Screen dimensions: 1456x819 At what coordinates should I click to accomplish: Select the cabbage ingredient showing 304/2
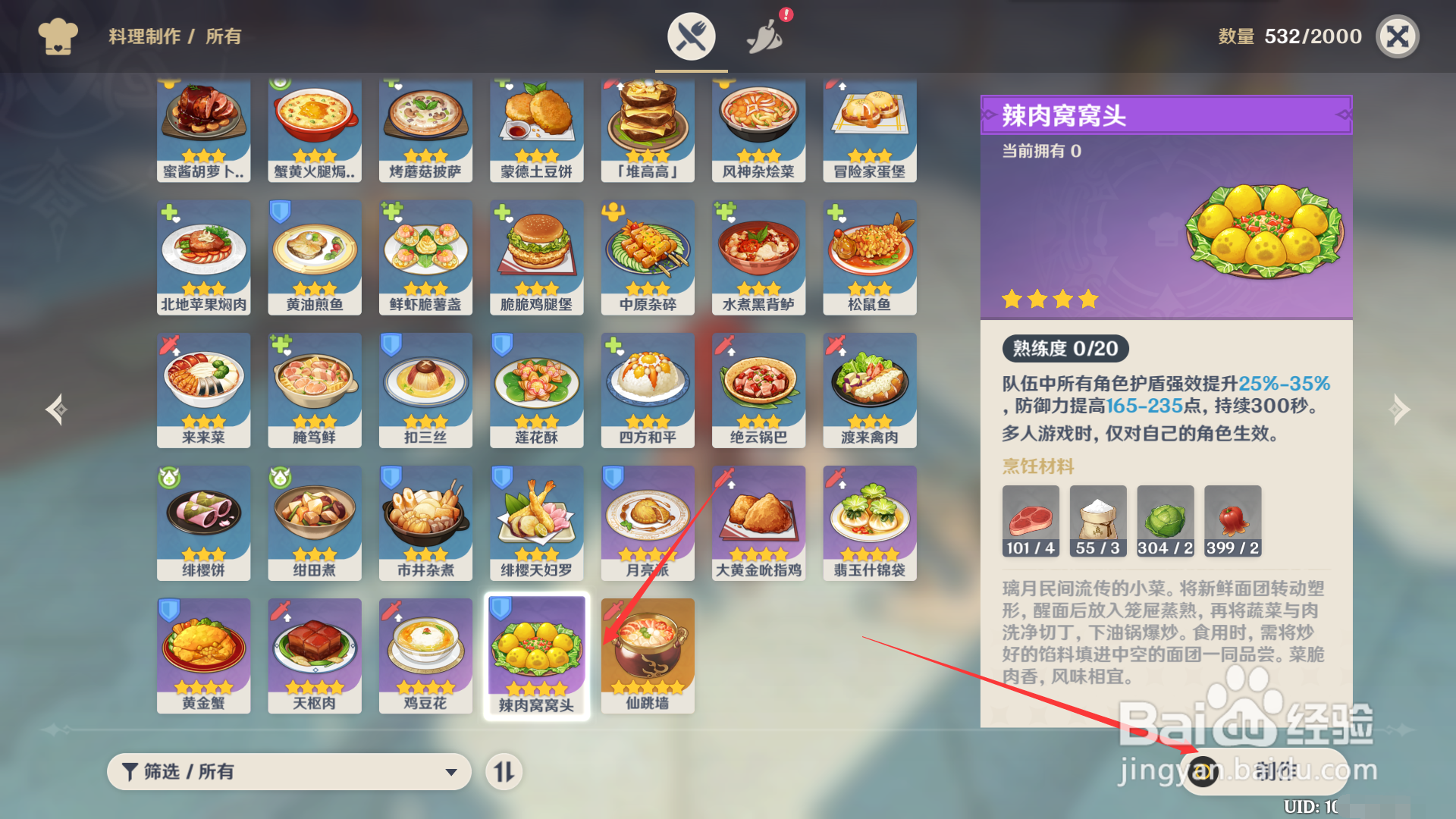[1165, 520]
